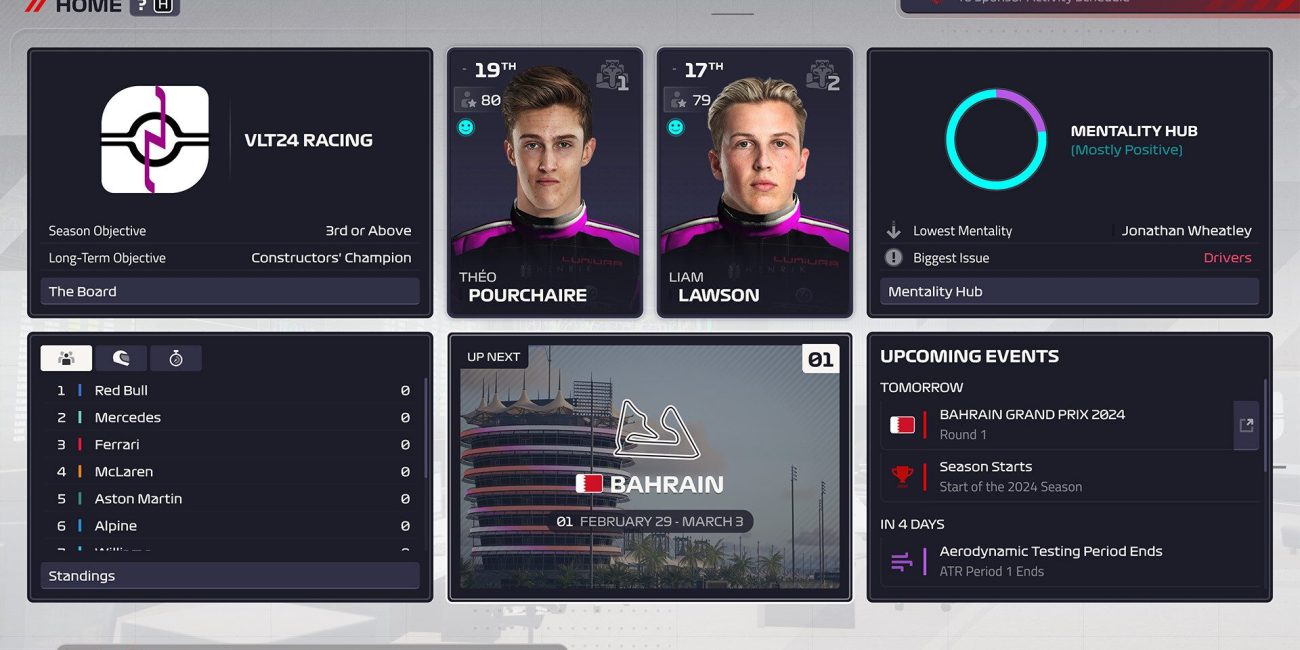This screenshot has width=1300, height=650.
Task: Switch to constructors standings tab
Action: 67,358
